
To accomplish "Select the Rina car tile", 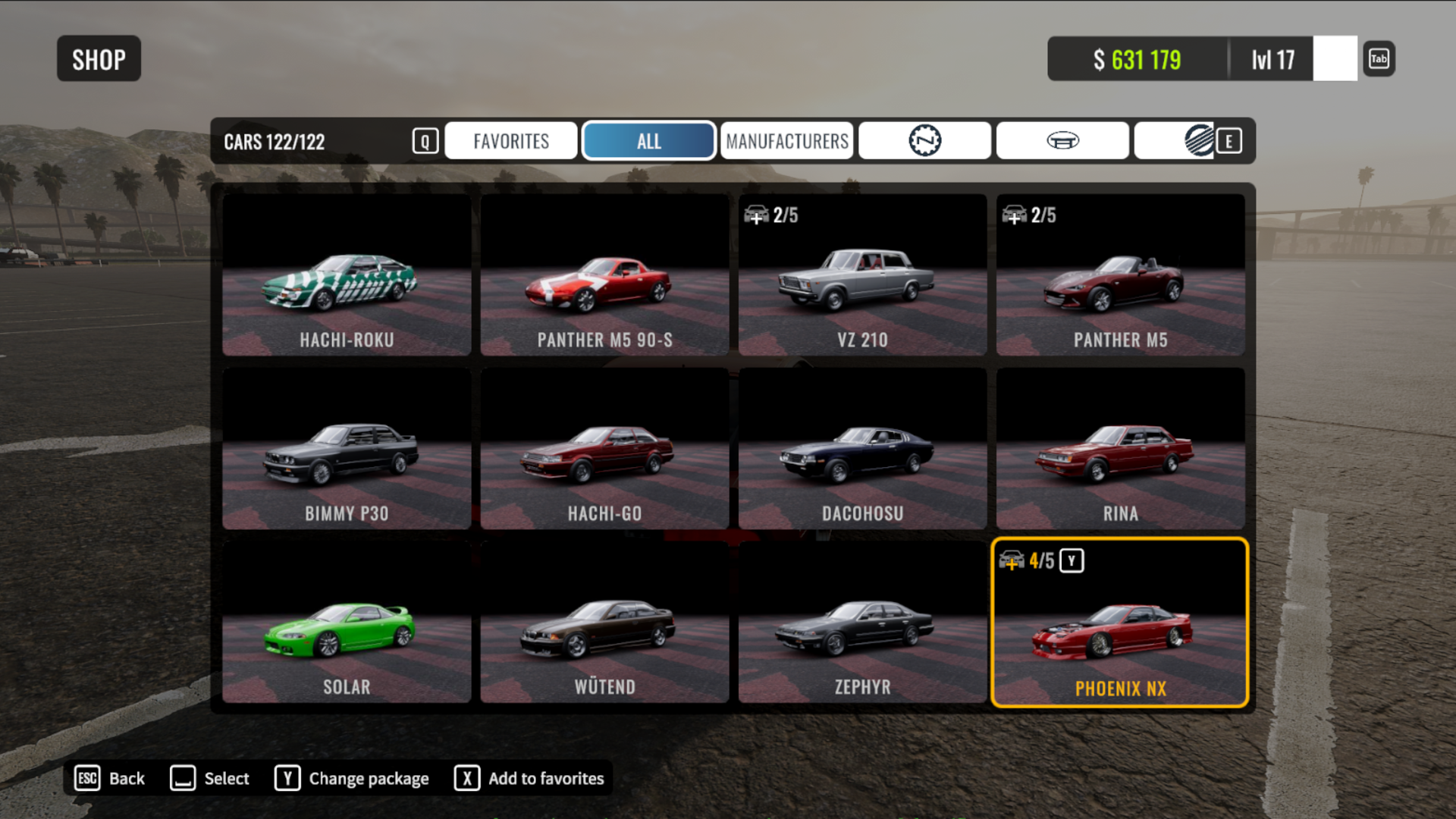I will 1120,449.
